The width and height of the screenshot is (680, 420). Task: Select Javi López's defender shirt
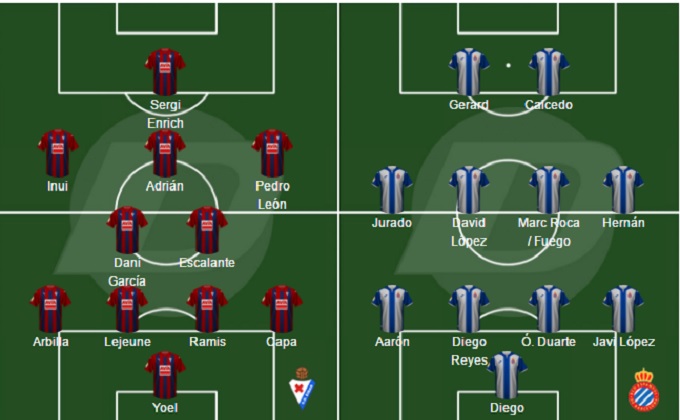pyautogui.click(x=623, y=308)
